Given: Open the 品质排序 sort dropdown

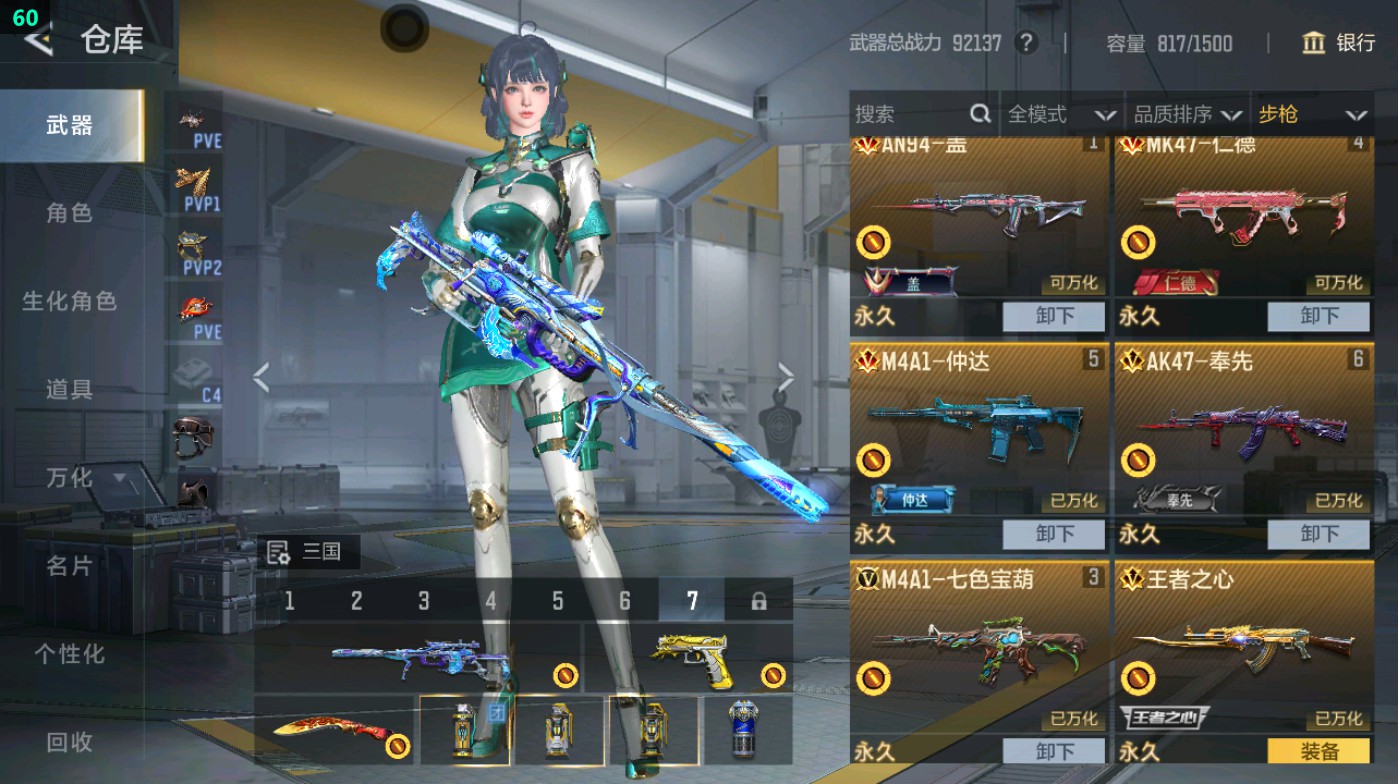Looking at the screenshot, I should tap(1187, 114).
